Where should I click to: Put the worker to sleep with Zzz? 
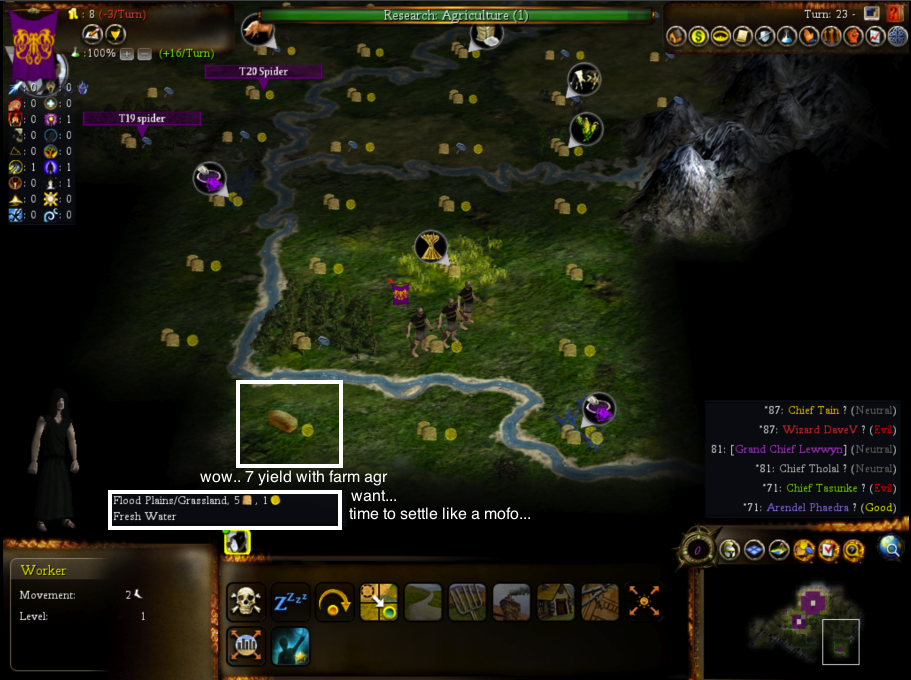pos(290,602)
